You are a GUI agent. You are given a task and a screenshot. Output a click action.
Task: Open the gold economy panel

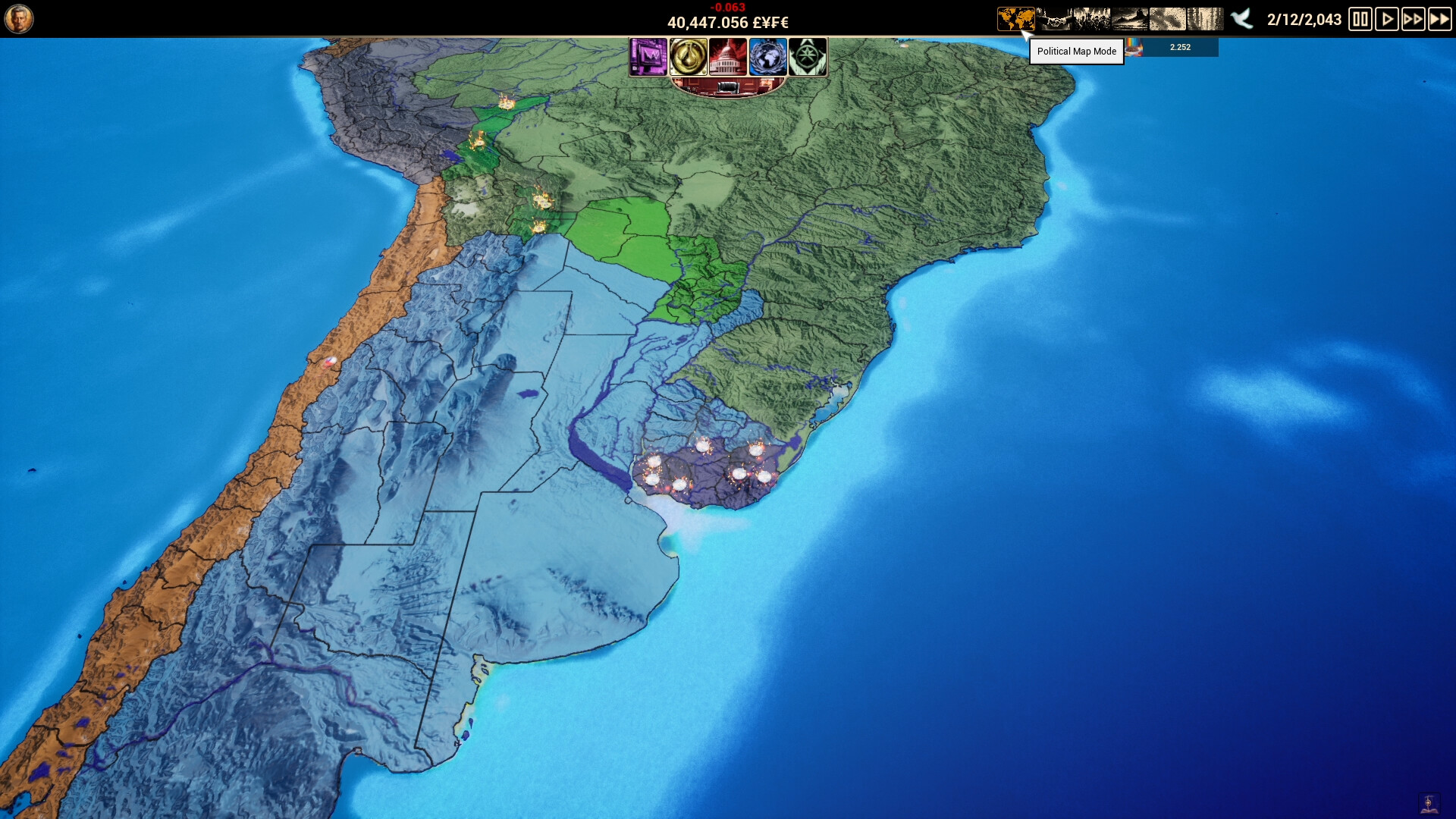pos(689,58)
